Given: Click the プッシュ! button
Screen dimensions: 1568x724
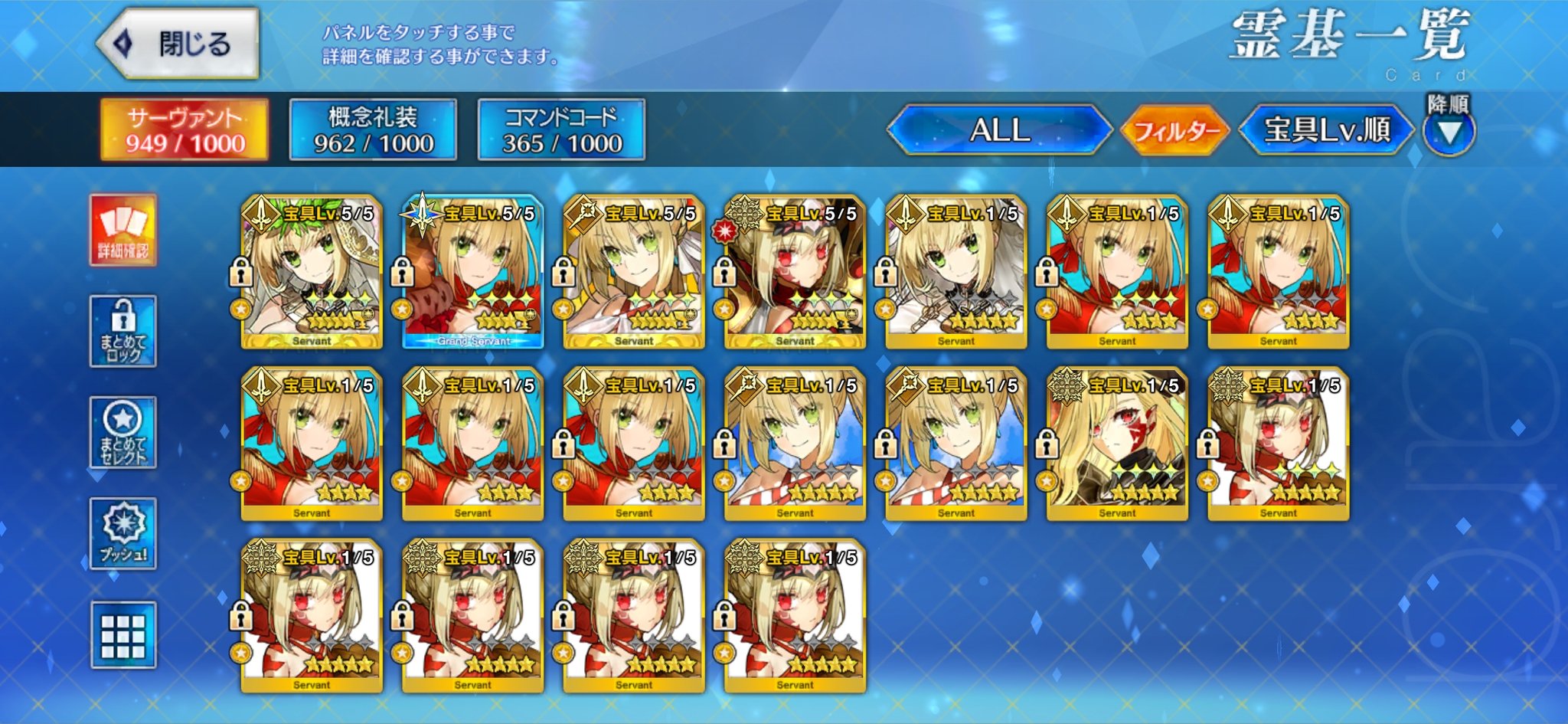Looking at the screenshot, I should [123, 533].
